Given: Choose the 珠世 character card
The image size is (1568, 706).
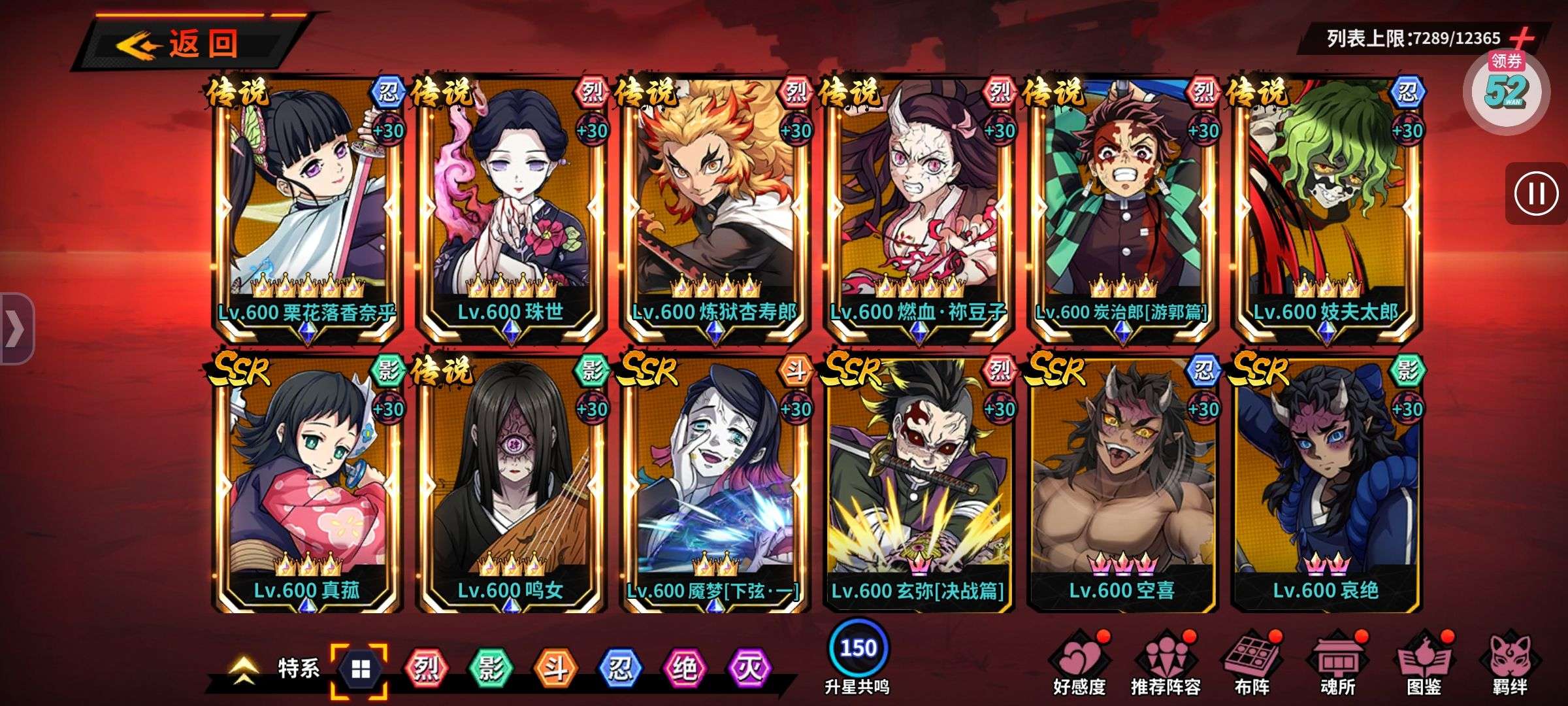Looking at the screenshot, I should [x=511, y=209].
